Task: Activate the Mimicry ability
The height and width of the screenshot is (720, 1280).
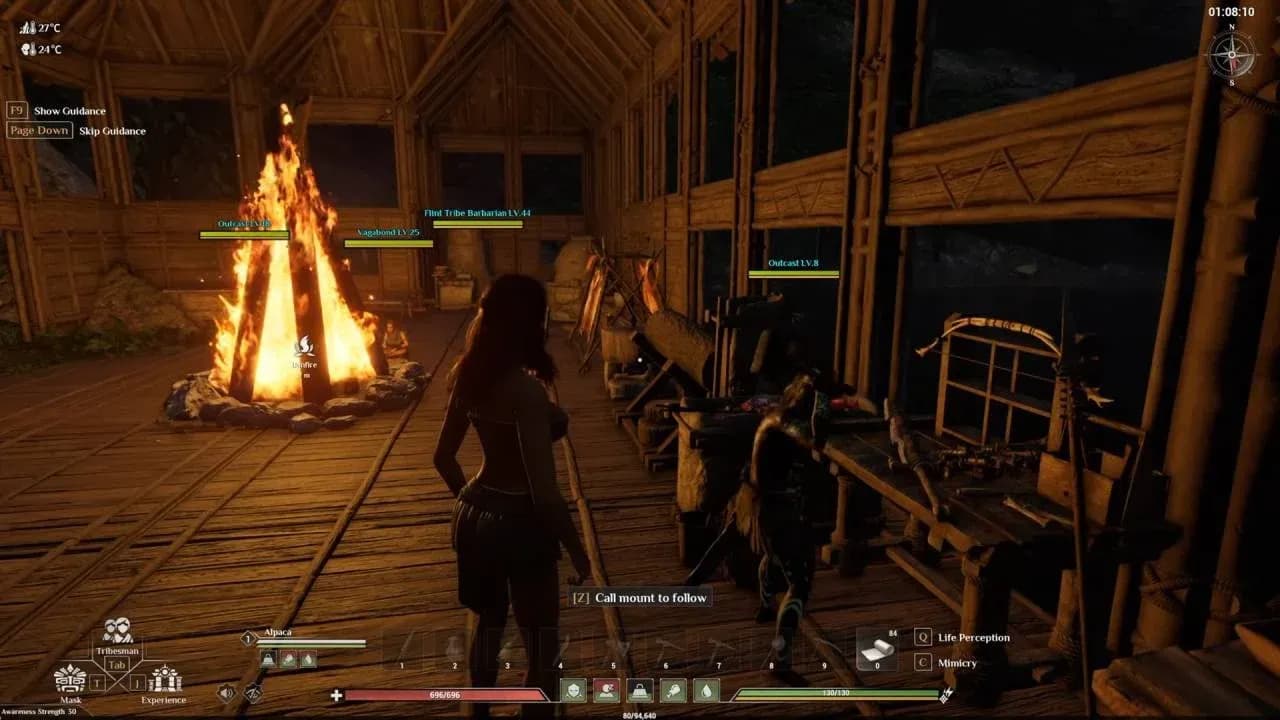Action: coord(923,662)
